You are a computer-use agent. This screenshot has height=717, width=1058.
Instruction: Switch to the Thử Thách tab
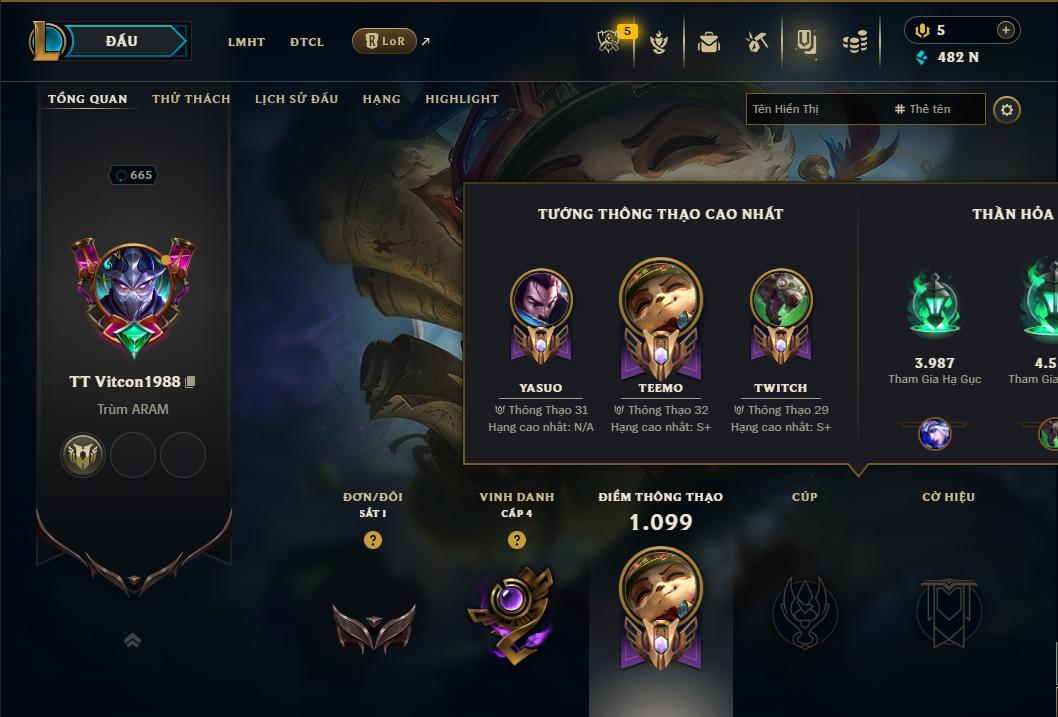click(x=191, y=99)
